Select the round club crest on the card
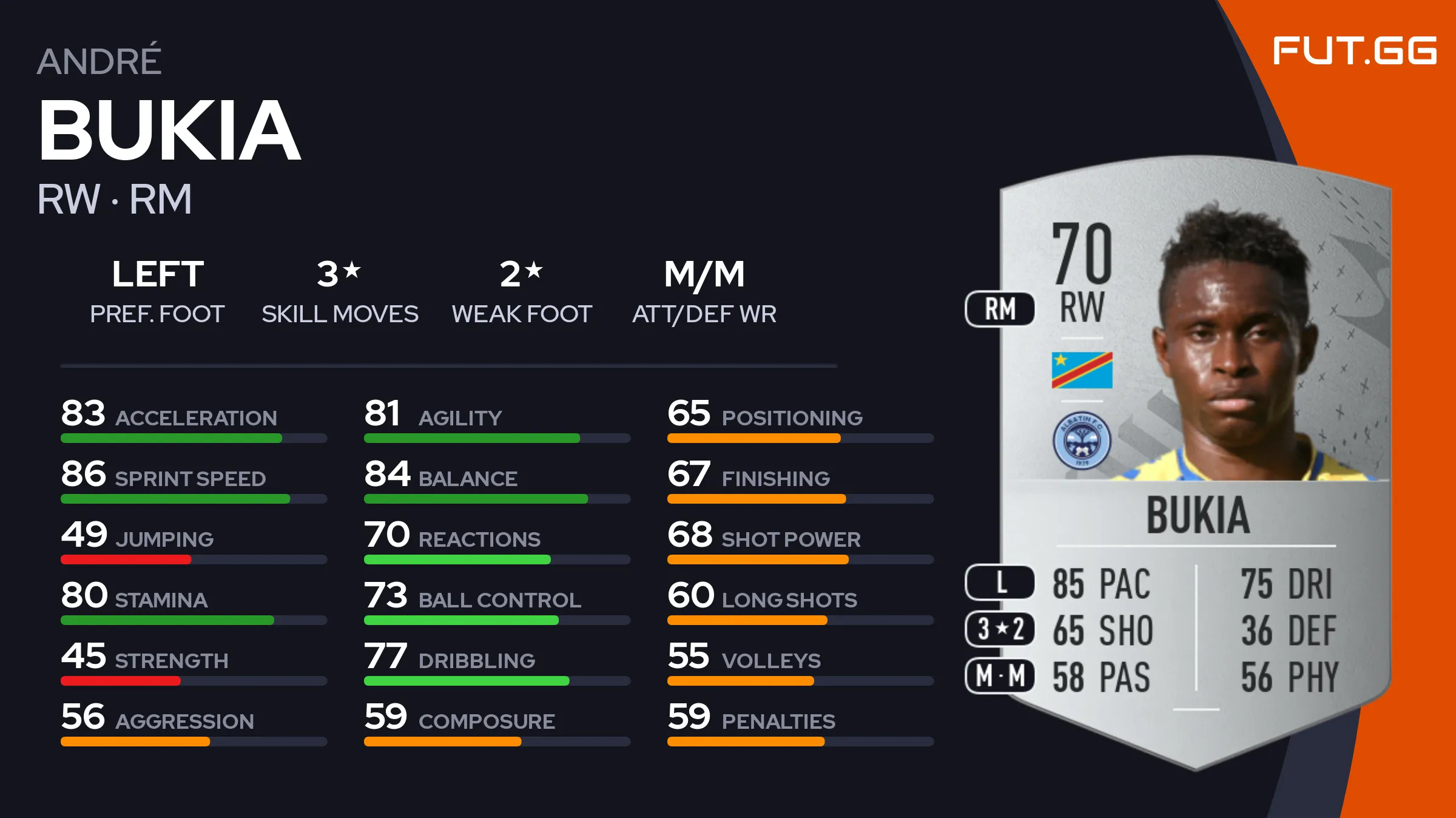The height and width of the screenshot is (818, 1456). [x=1082, y=441]
